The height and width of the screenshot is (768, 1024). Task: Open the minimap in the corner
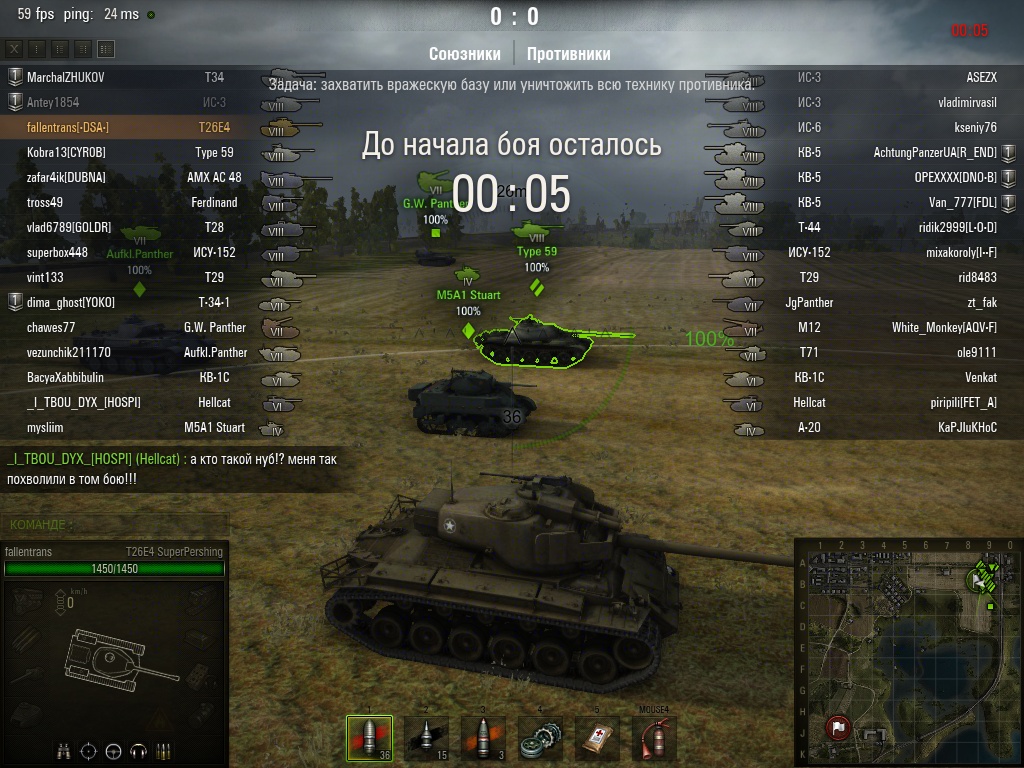908,652
